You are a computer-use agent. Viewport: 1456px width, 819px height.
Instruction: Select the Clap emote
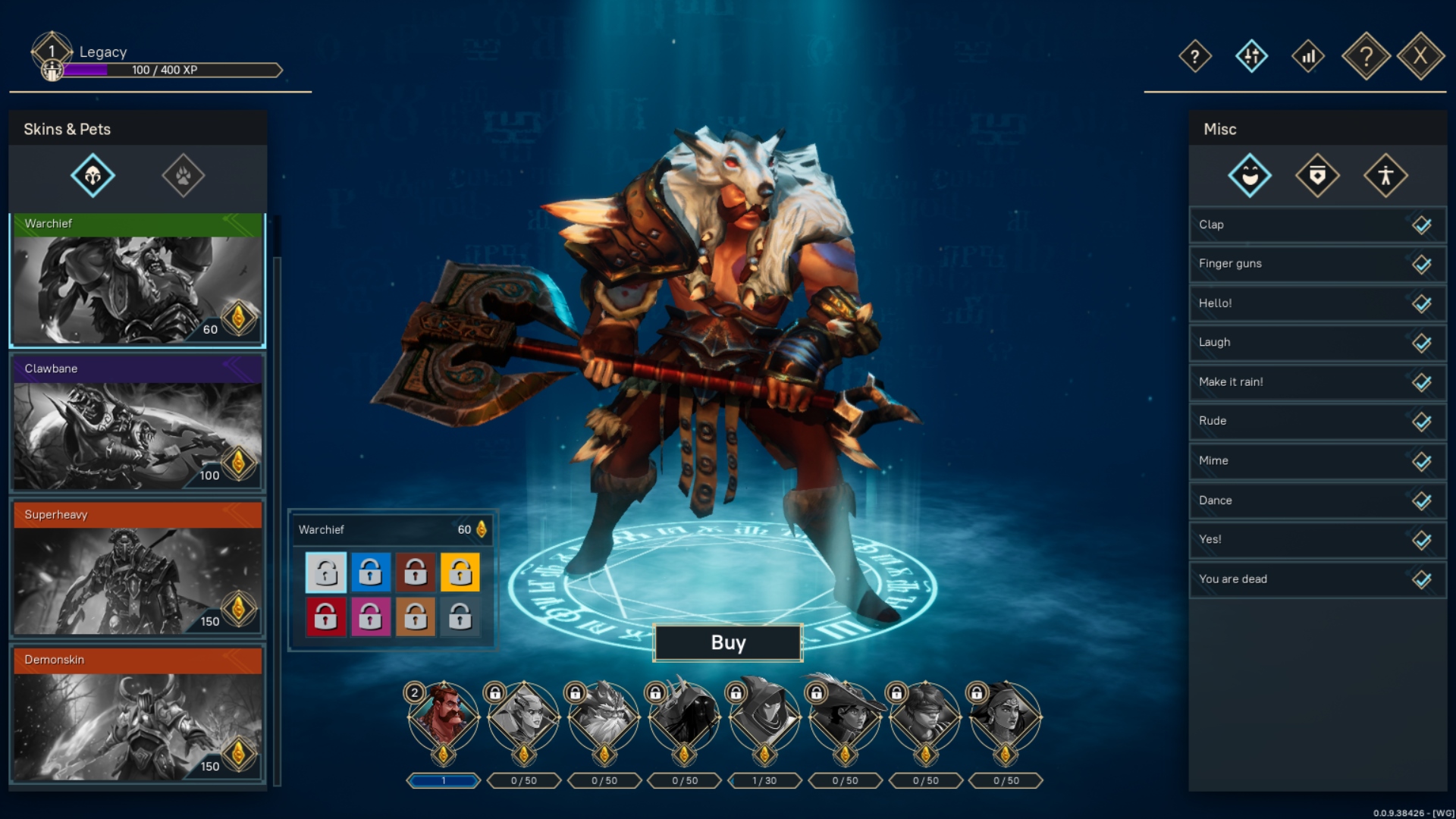tap(1317, 224)
